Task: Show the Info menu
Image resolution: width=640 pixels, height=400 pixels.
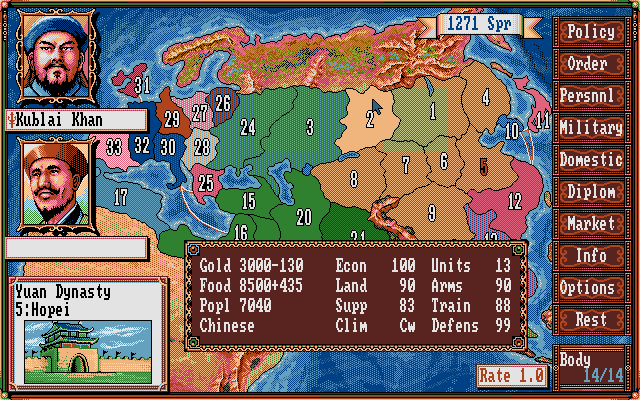Action: (x=590, y=256)
